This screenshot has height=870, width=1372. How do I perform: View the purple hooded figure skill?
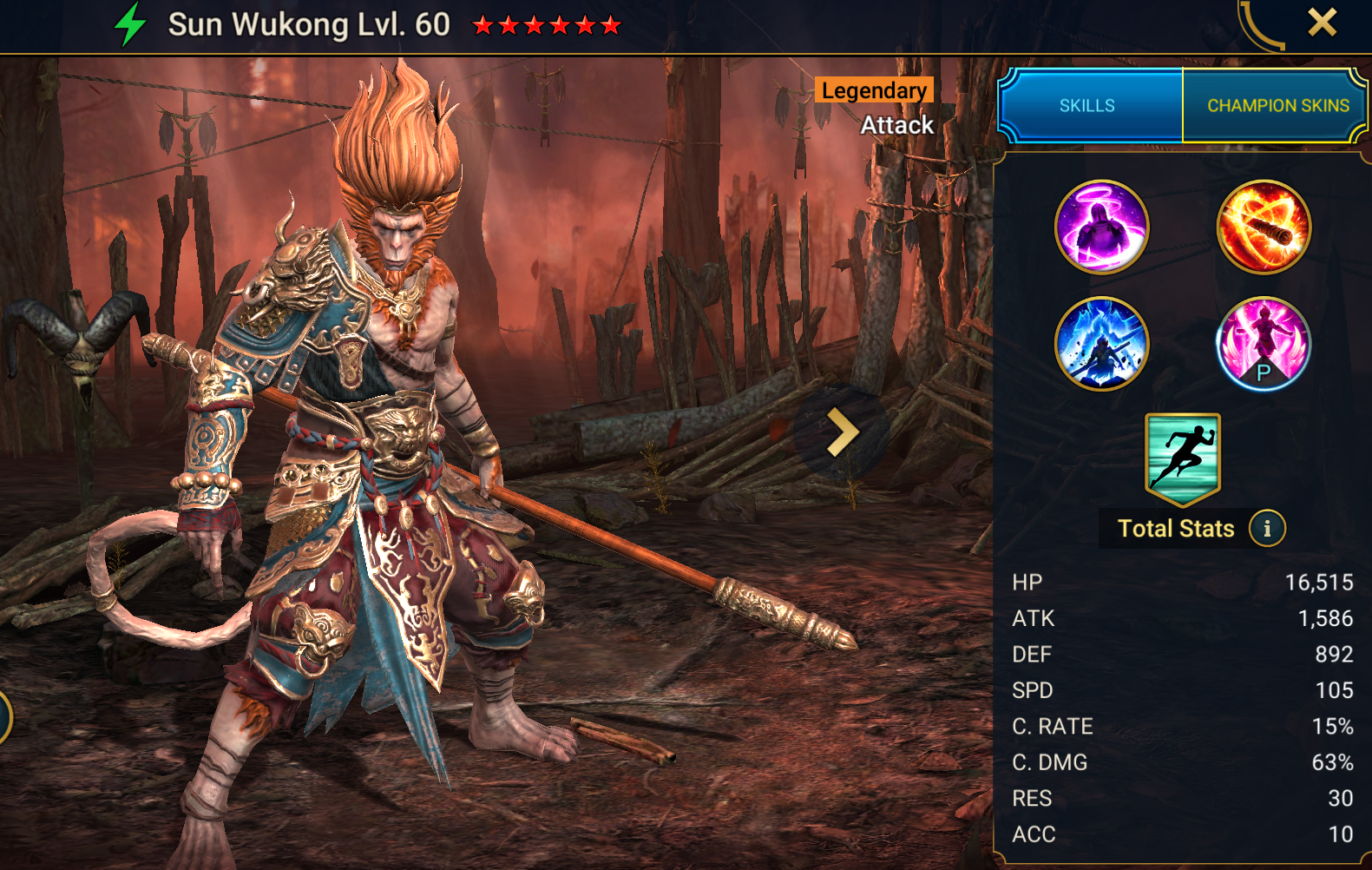pos(1101,227)
